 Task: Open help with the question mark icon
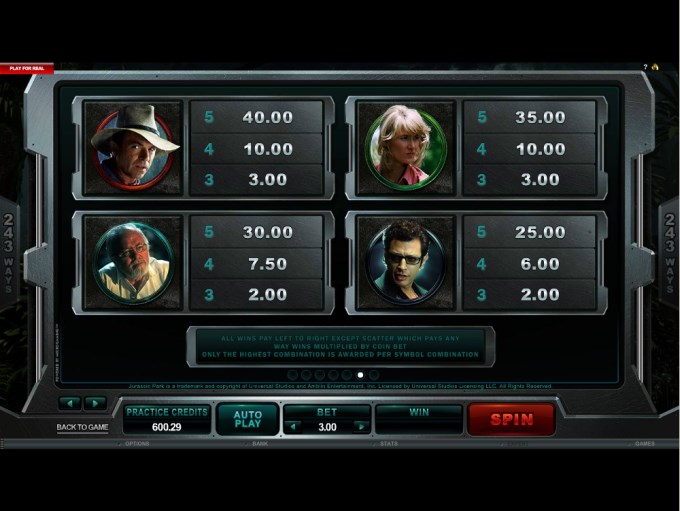point(645,67)
